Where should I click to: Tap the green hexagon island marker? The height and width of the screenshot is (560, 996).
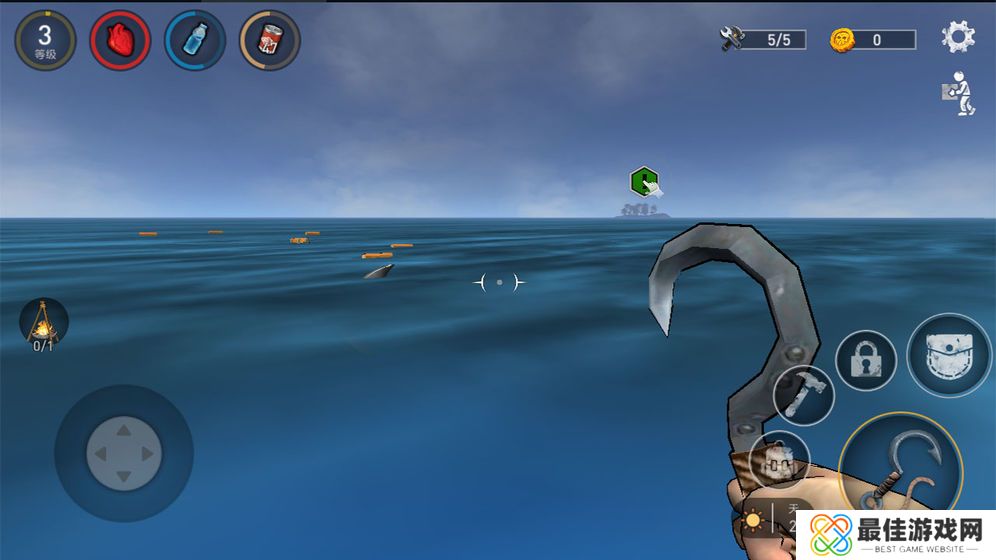pos(645,183)
